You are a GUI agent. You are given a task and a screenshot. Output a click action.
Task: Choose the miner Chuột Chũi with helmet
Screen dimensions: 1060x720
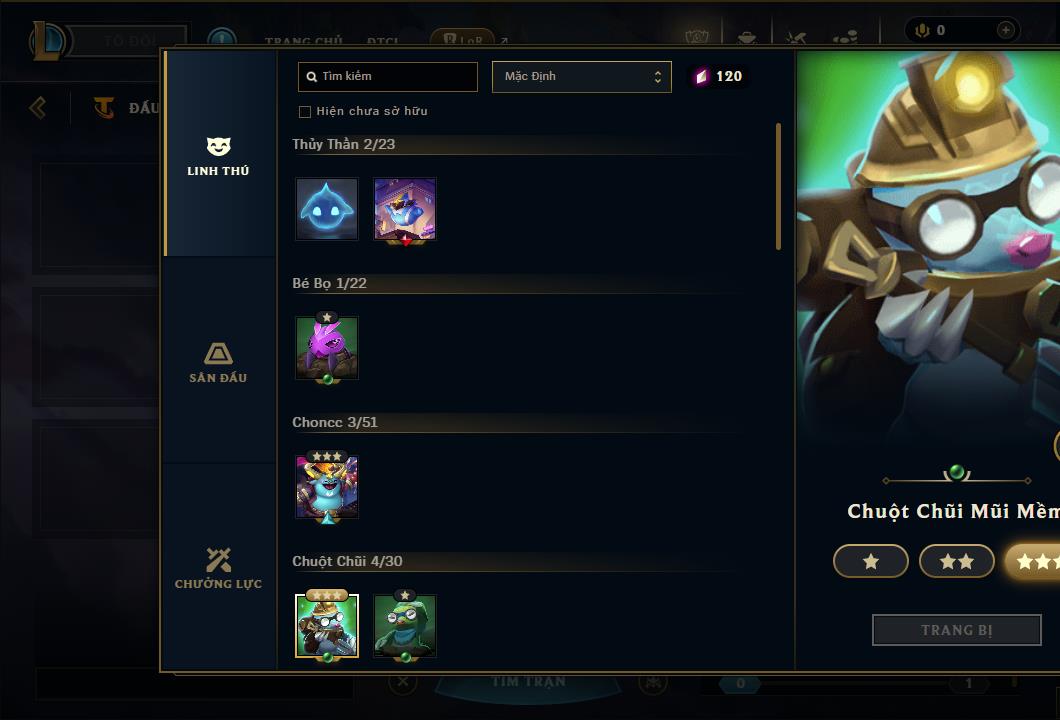[x=327, y=625]
